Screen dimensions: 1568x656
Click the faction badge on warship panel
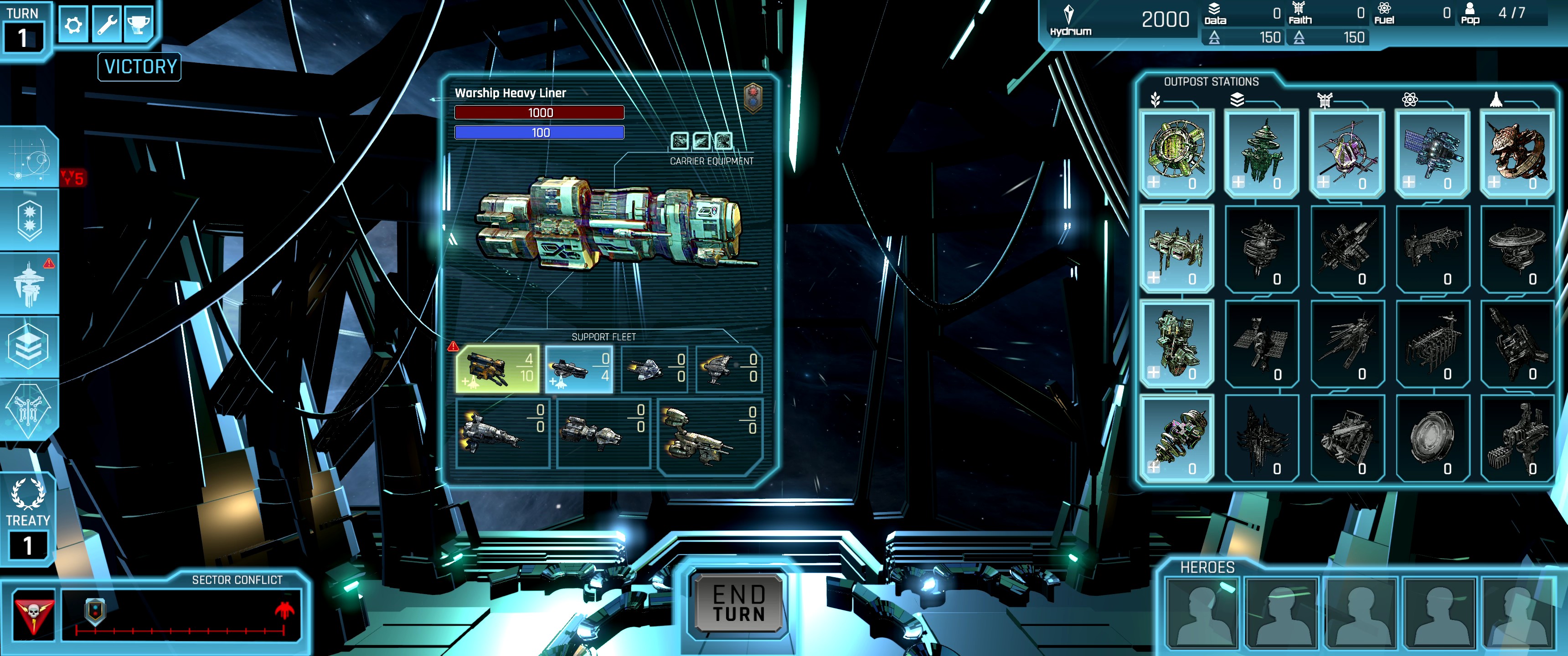point(753,97)
